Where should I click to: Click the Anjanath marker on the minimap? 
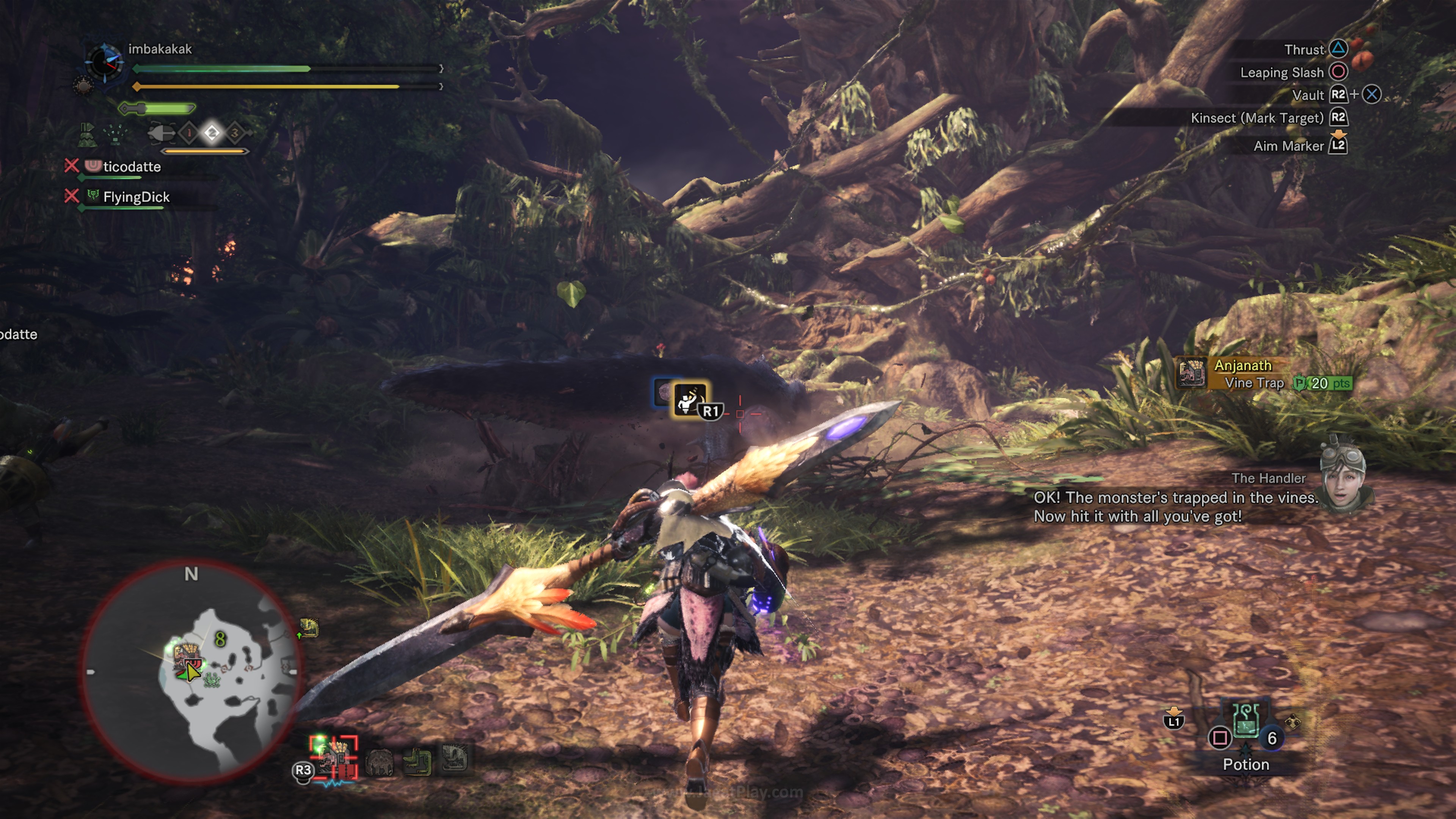point(183,656)
